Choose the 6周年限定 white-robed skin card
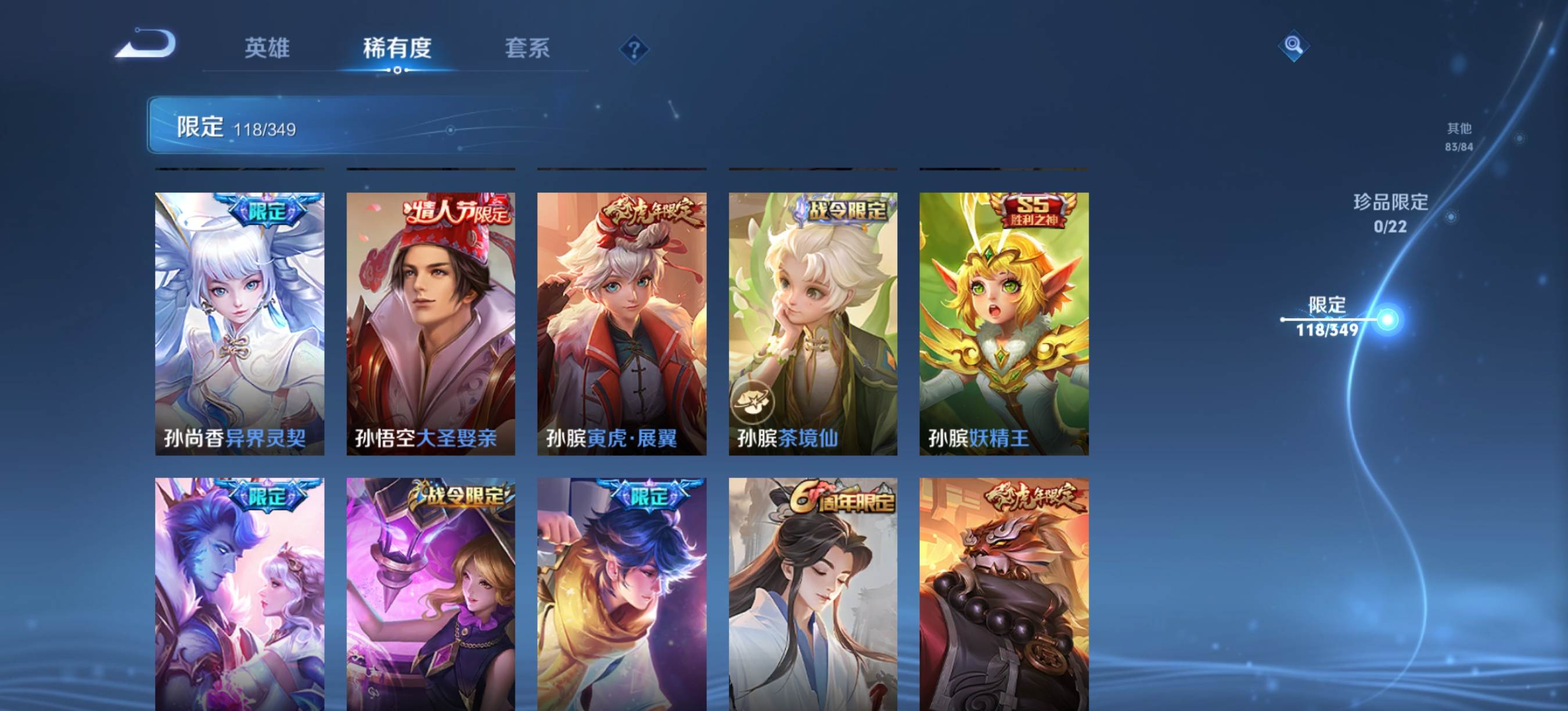 pyautogui.click(x=812, y=594)
